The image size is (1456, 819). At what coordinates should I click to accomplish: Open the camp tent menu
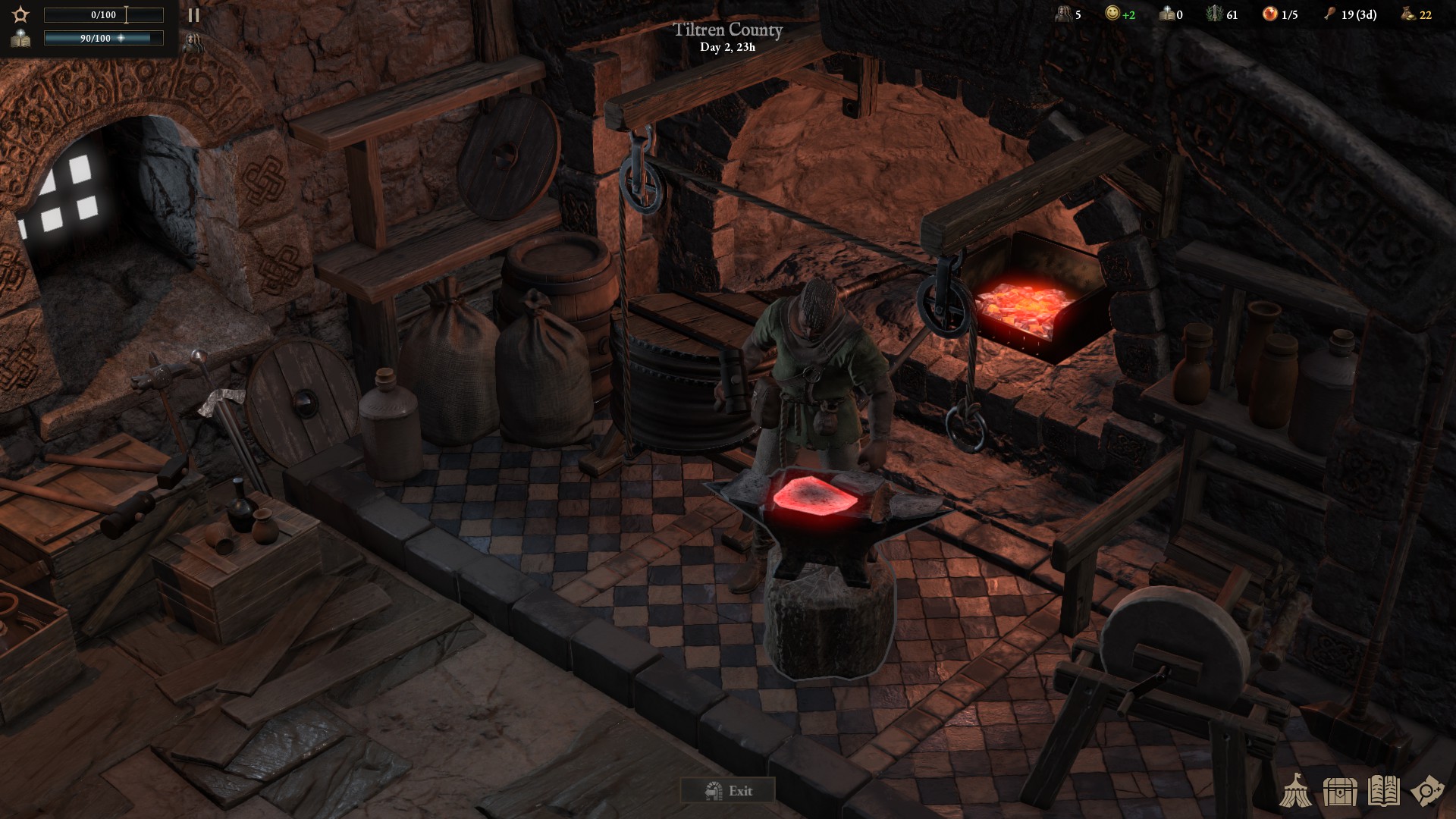point(1295,791)
